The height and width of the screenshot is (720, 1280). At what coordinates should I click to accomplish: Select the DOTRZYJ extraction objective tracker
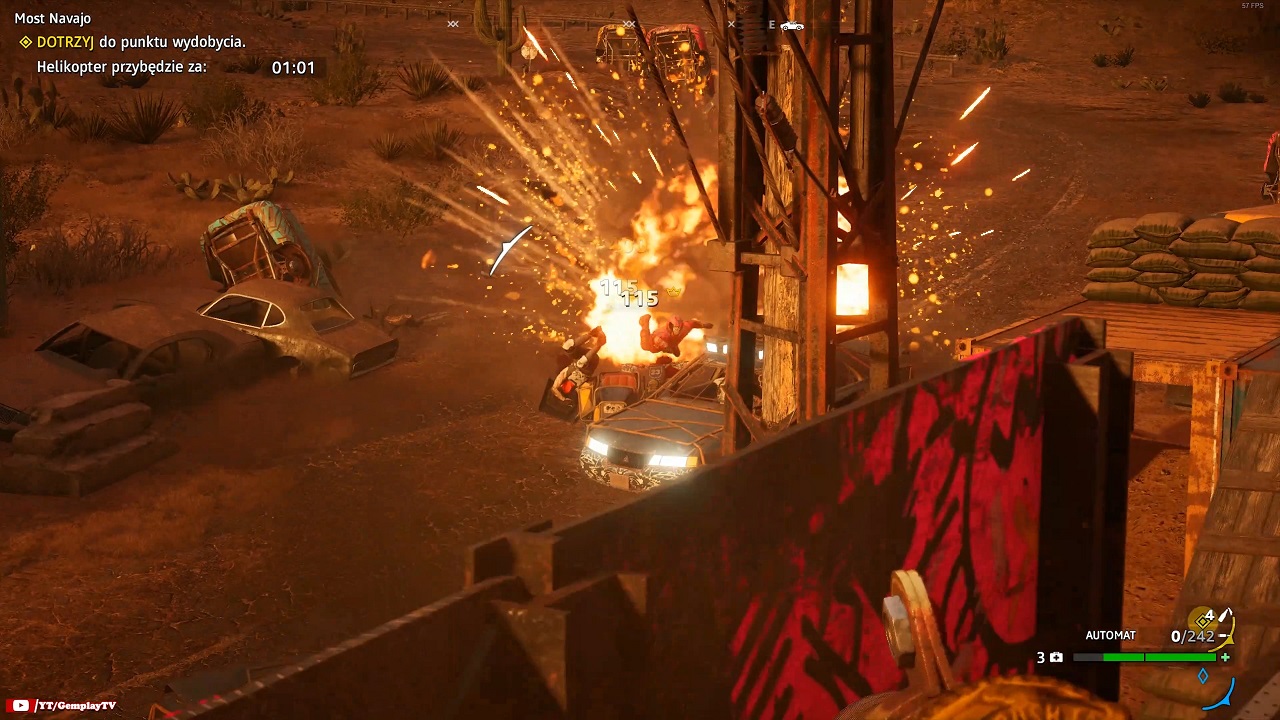[132, 42]
